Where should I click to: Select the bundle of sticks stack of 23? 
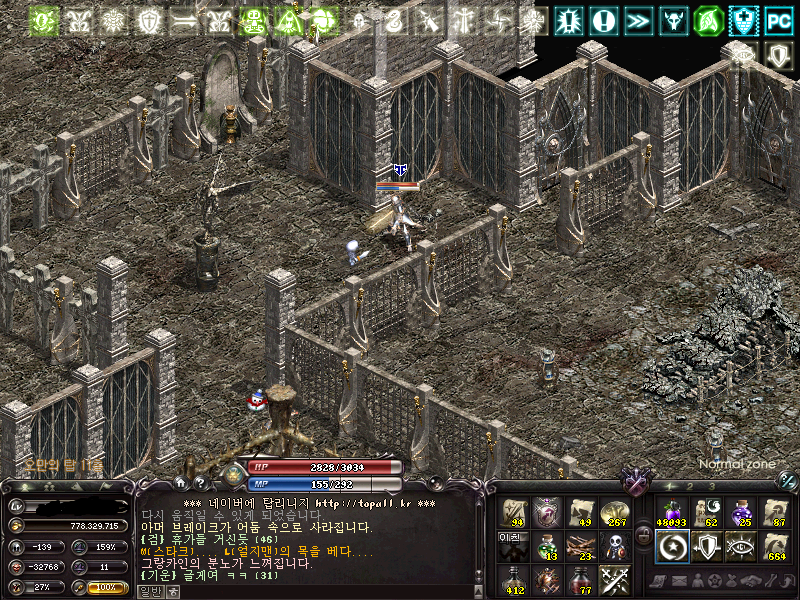coord(582,545)
